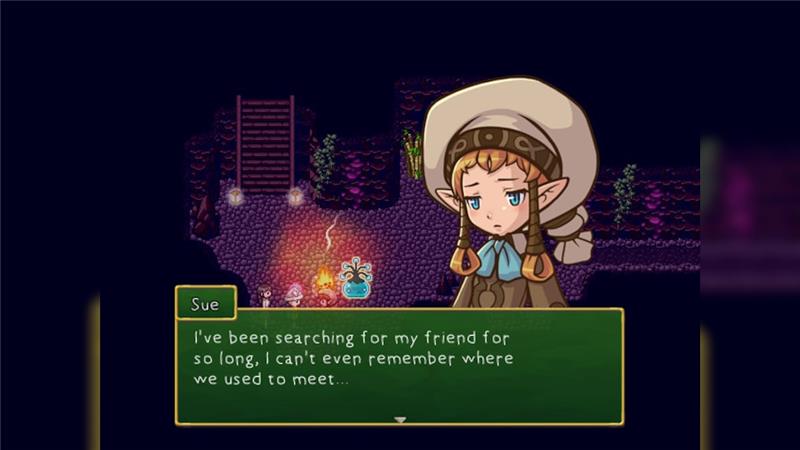Advance dialogue with the continue arrow
The width and height of the screenshot is (800, 450).
tap(400, 419)
